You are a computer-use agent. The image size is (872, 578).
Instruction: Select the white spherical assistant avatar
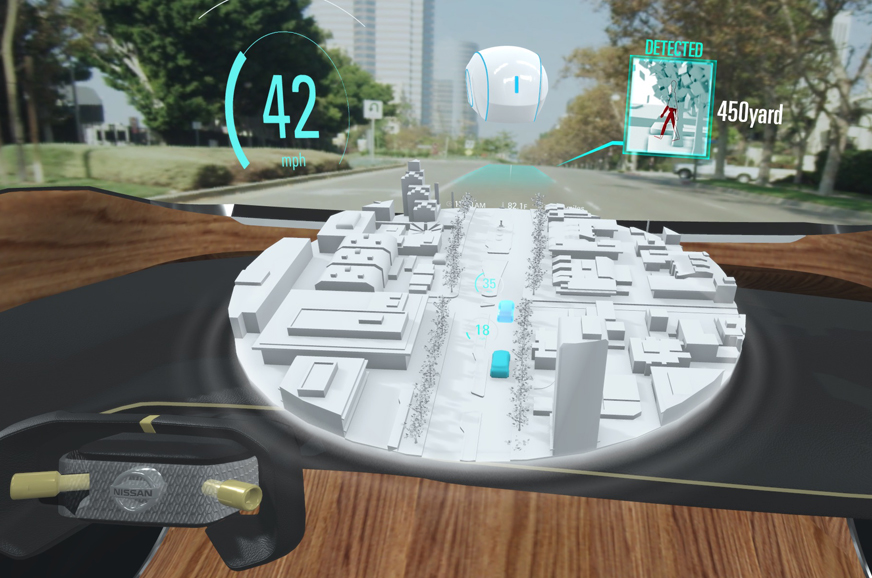pyautogui.click(x=504, y=86)
